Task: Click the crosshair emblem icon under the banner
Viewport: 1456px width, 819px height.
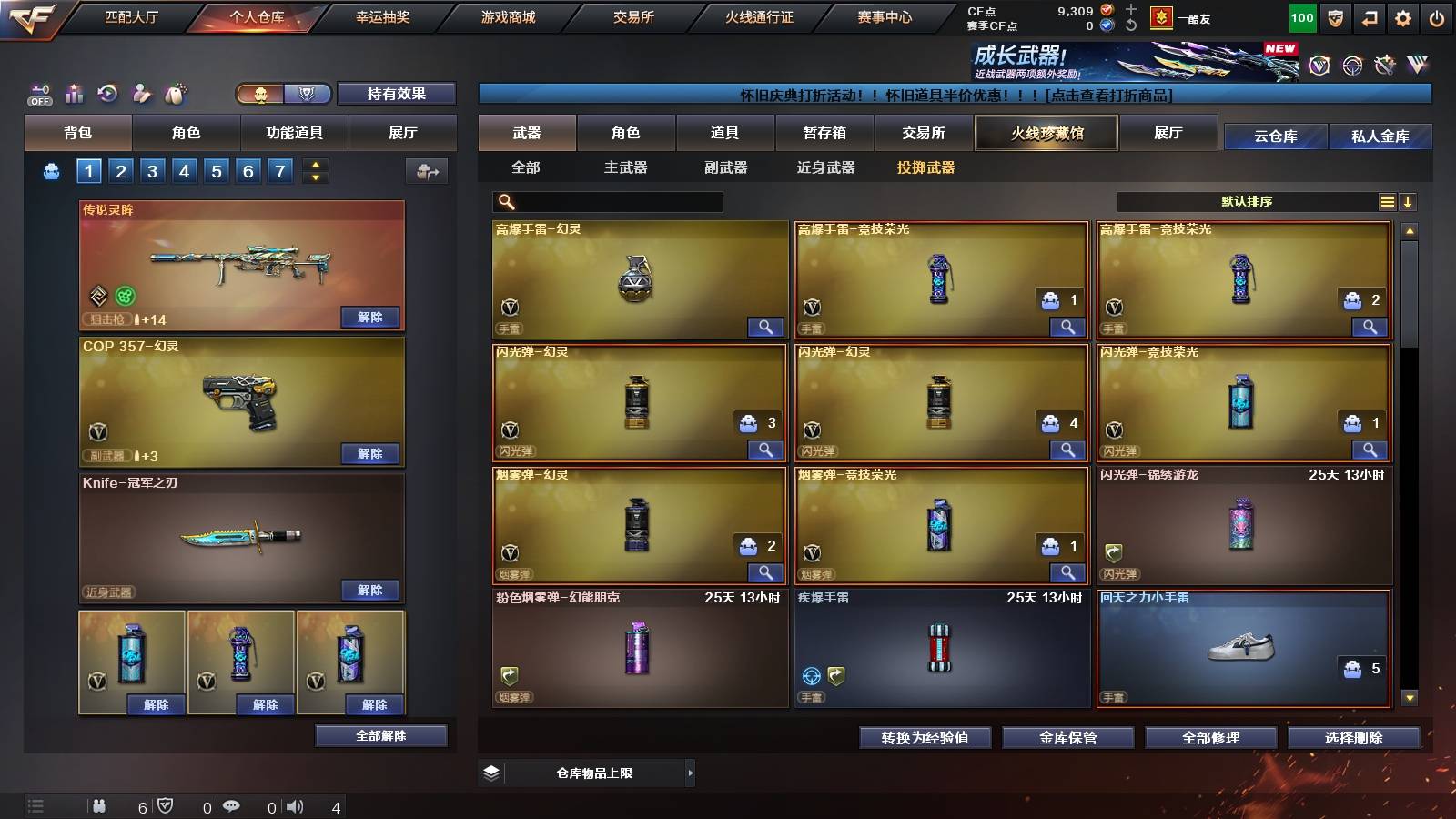Action: pyautogui.click(x=1350, y=66)
